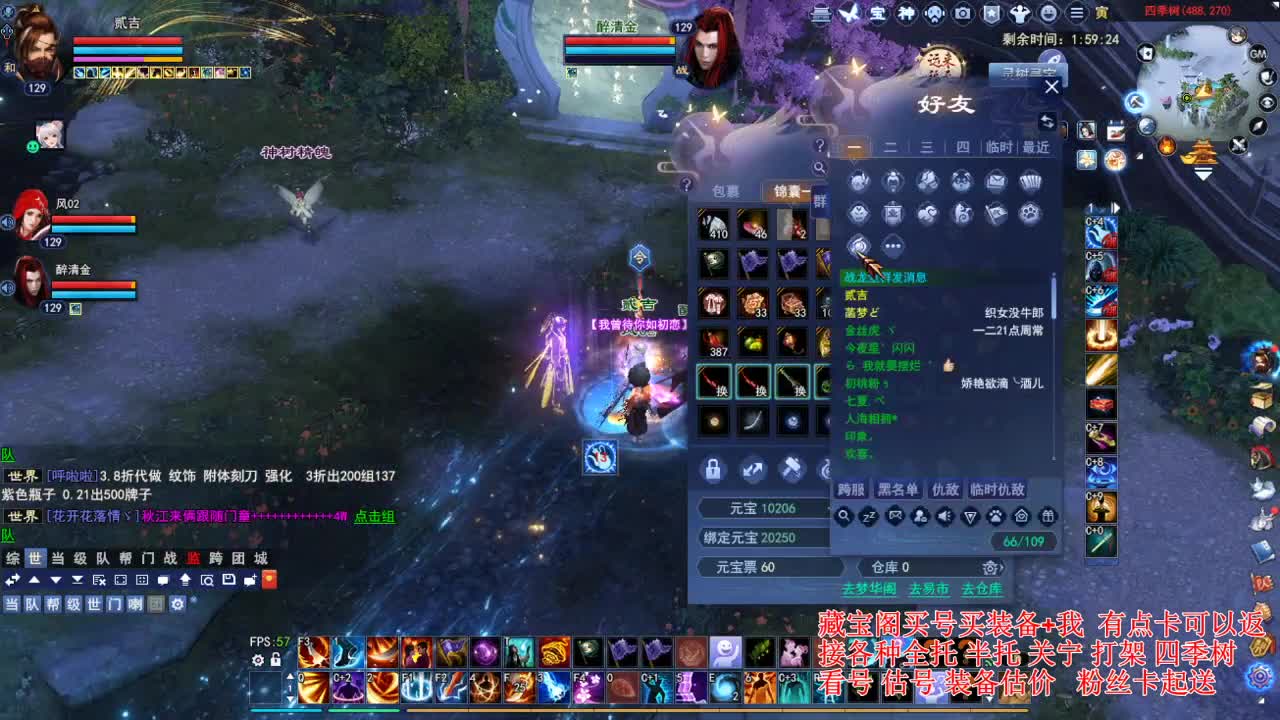Toggle the speaker mute icon in friends panel

(x=944, y=516)
